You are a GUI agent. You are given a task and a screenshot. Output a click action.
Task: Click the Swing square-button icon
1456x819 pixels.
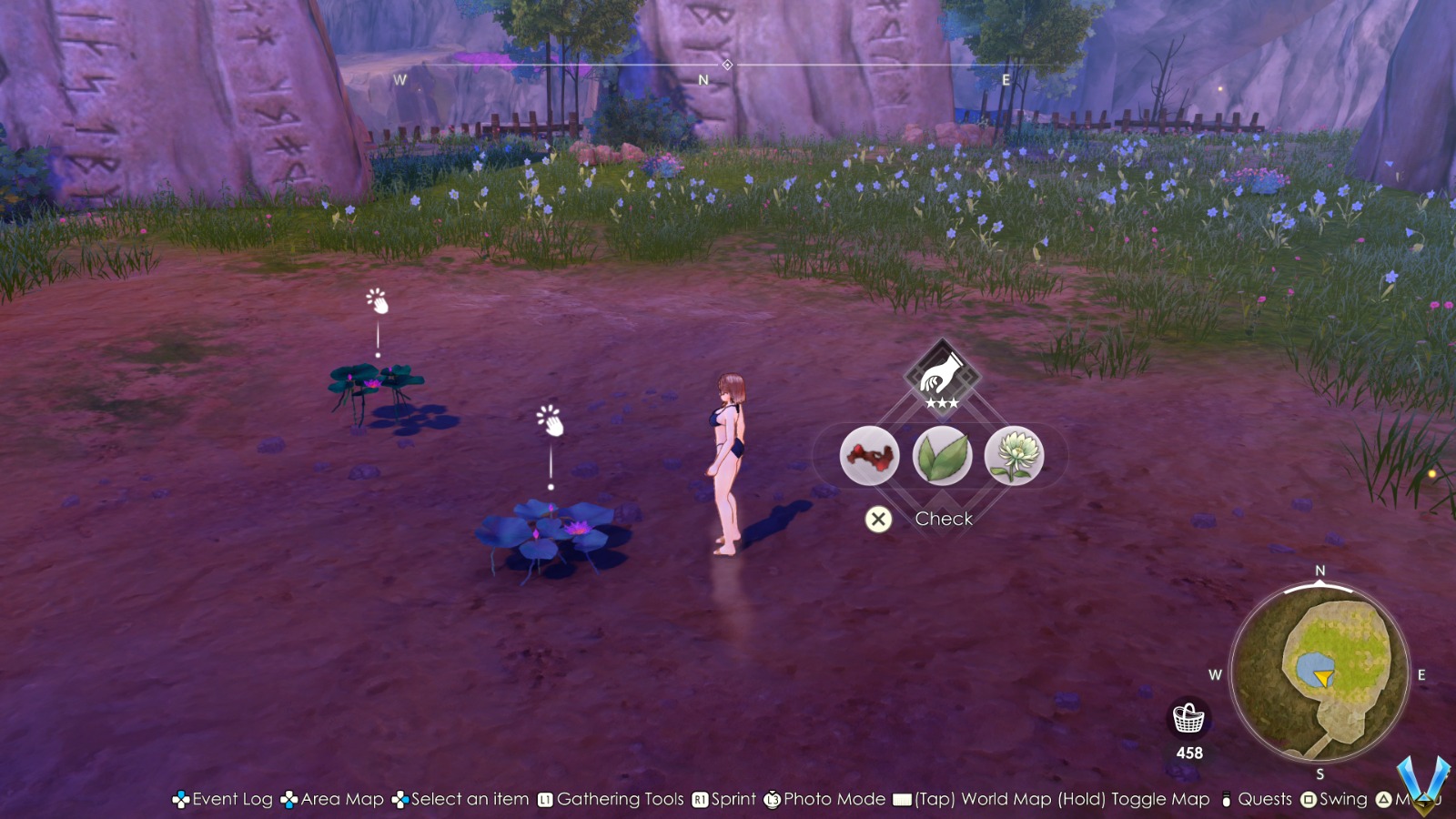click(x=1310, y=799)
